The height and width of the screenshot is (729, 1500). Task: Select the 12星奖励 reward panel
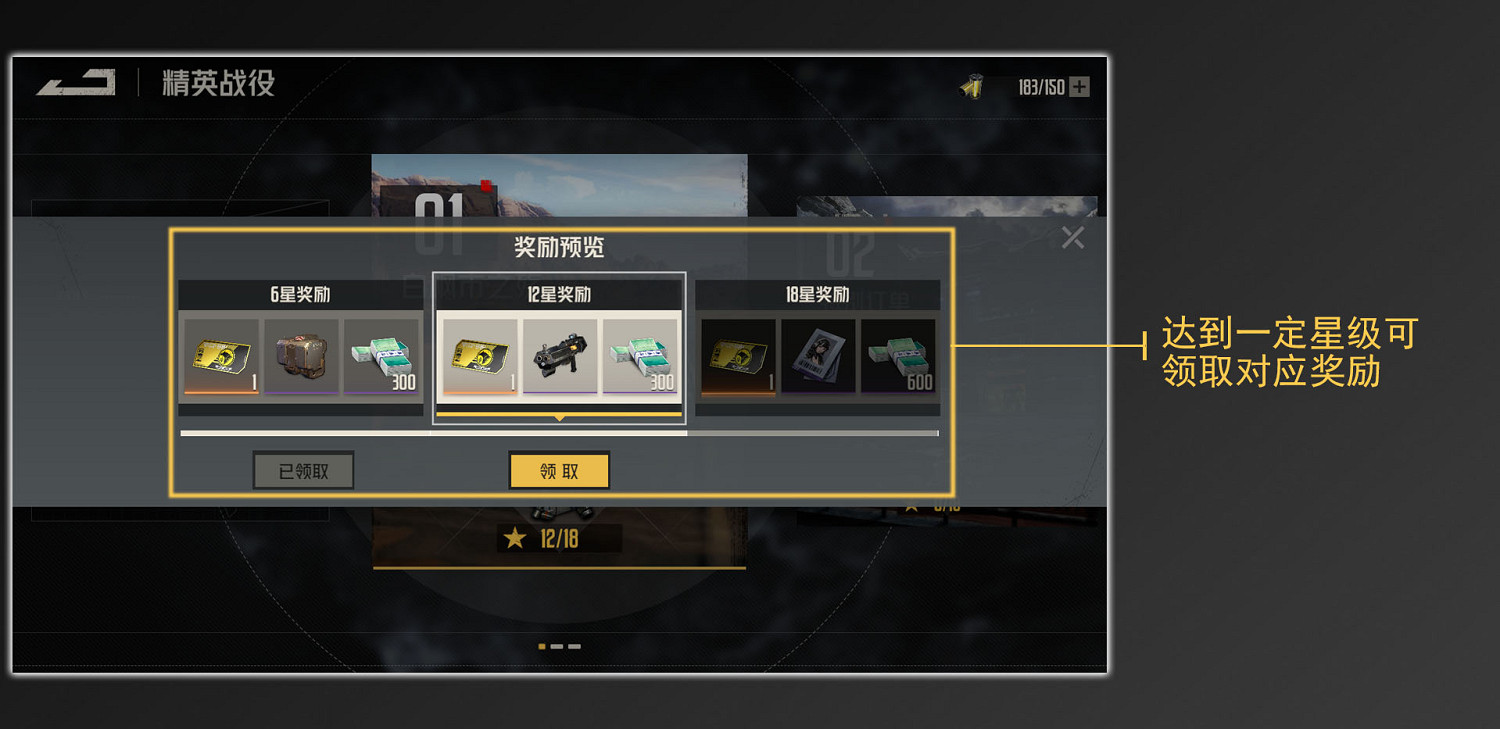560,345
